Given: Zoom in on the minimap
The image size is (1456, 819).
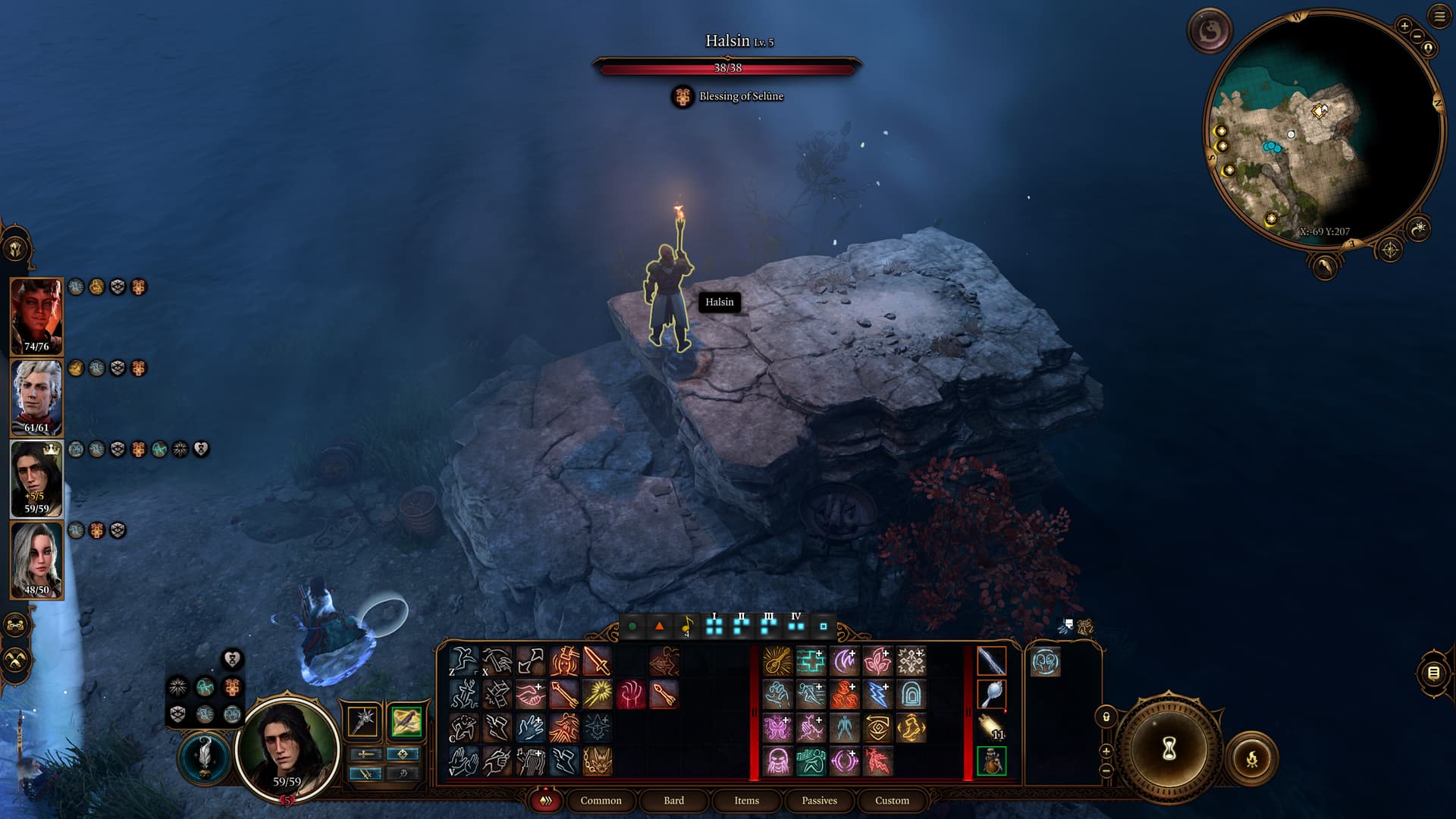Looking at the screenshot, I should (x=1404, y=26).
